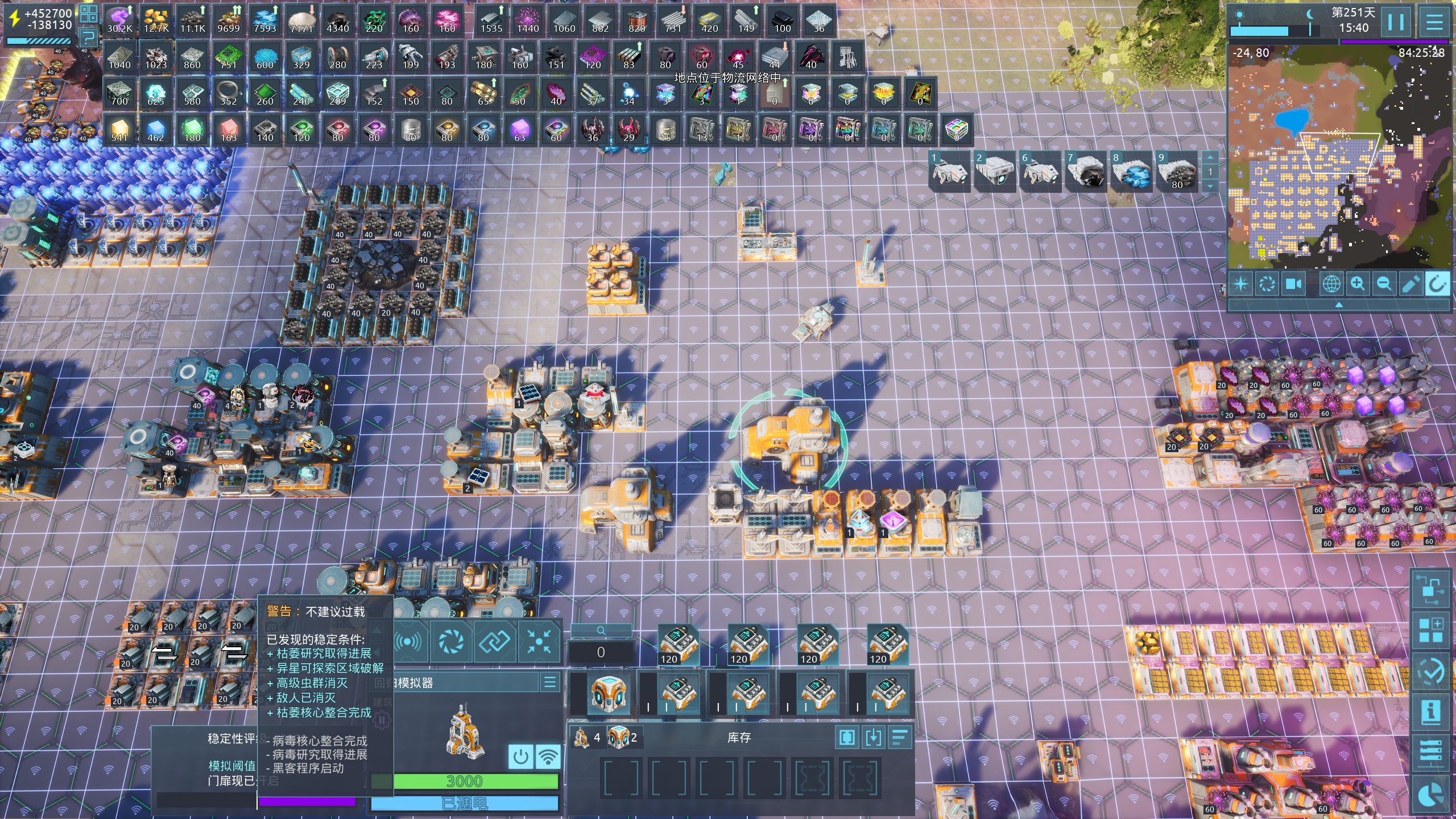Open the info codex book

click(1431, 712)
